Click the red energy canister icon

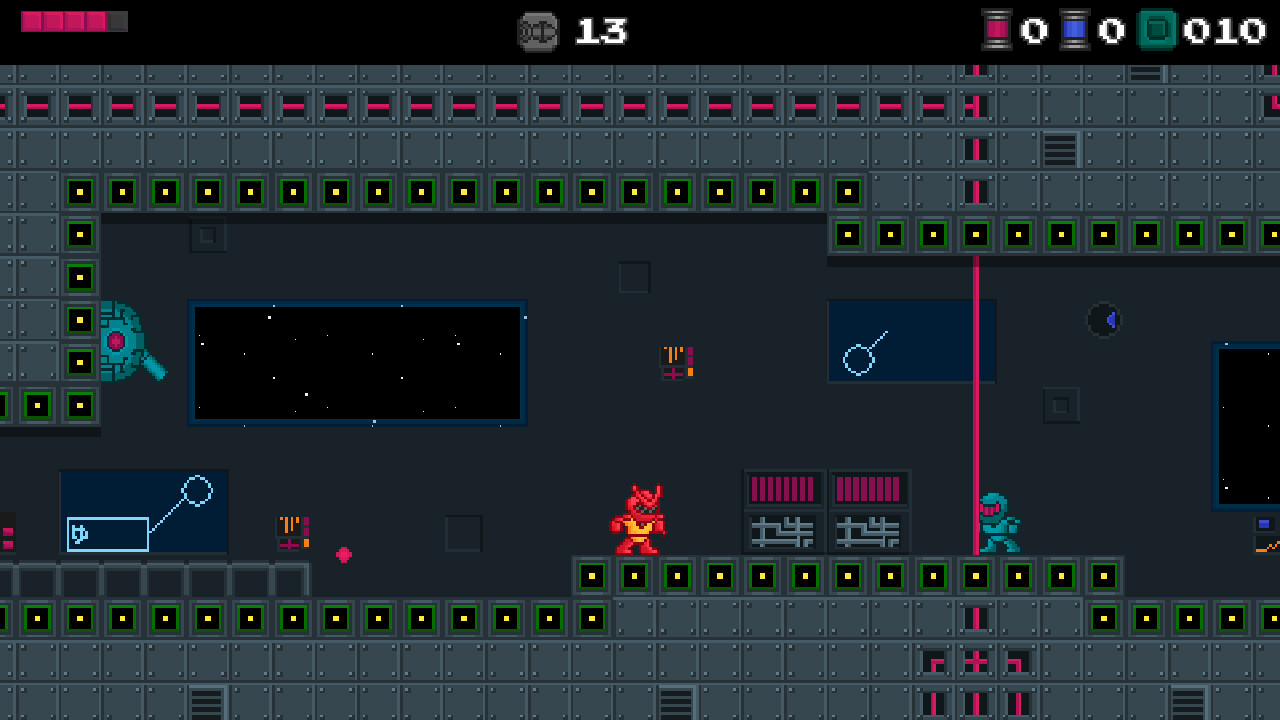[997, 30]
